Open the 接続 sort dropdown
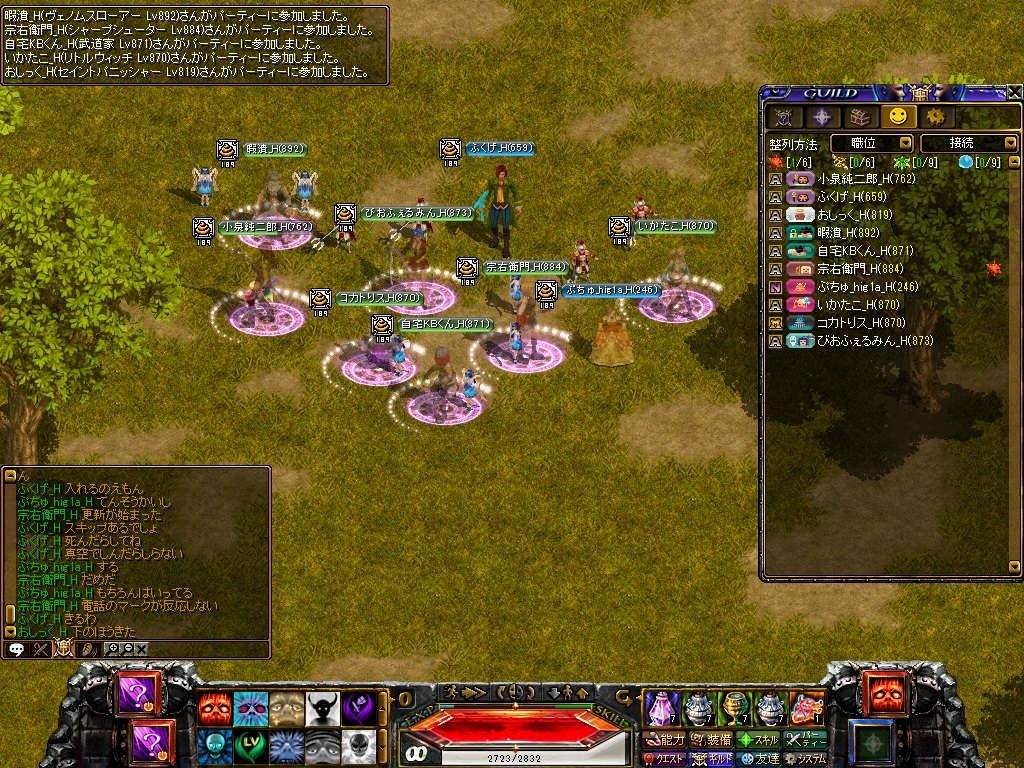Viewport: 1024px width, 768px height. (967, 144)
